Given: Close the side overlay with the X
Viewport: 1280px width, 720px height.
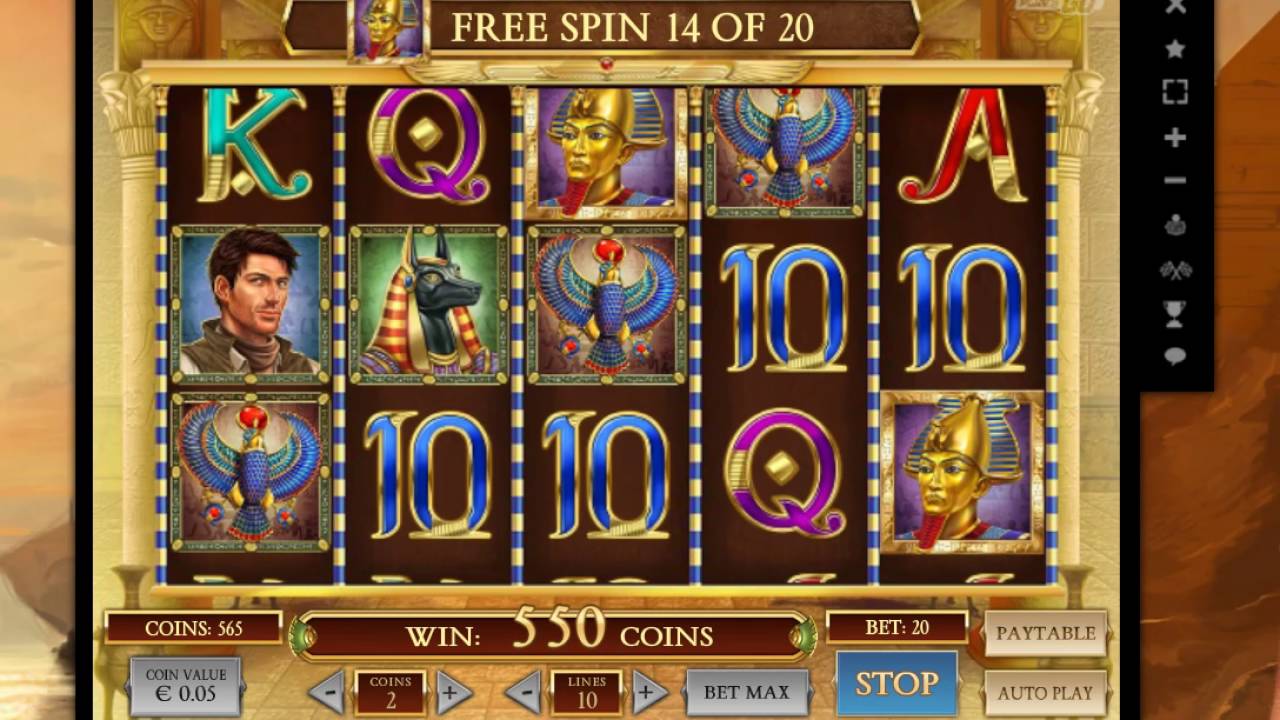Looking at the screenshot, I should click(x=1175, y=7).
